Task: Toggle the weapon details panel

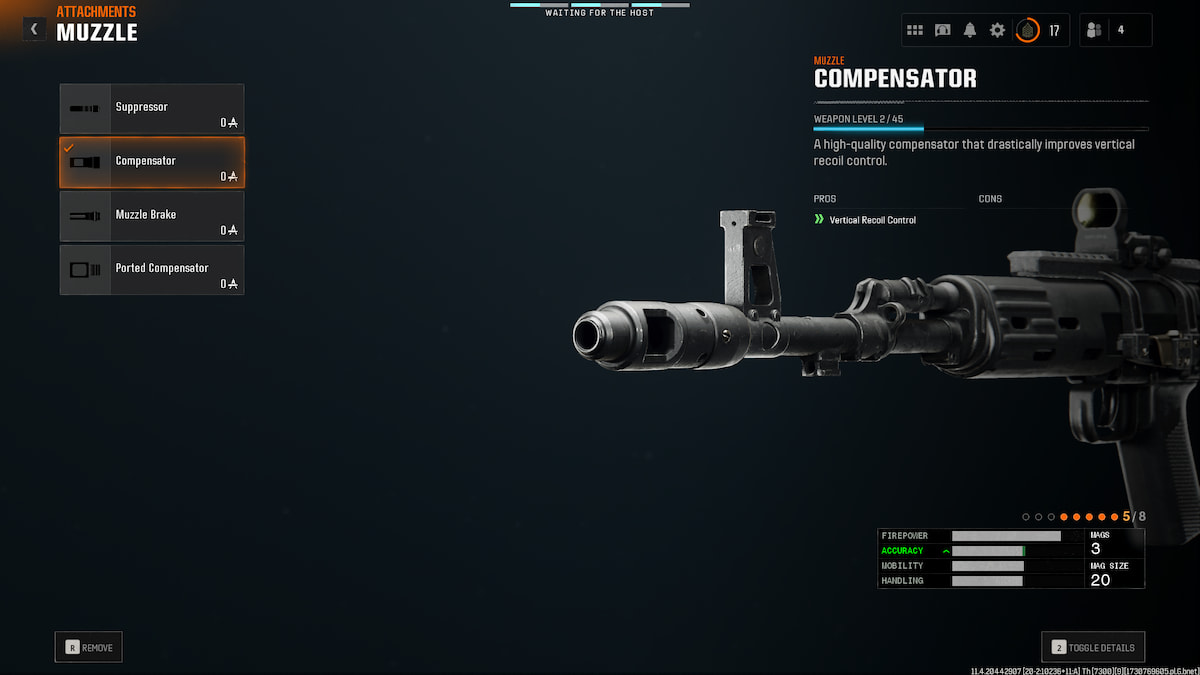Action: coord(1093,647)
